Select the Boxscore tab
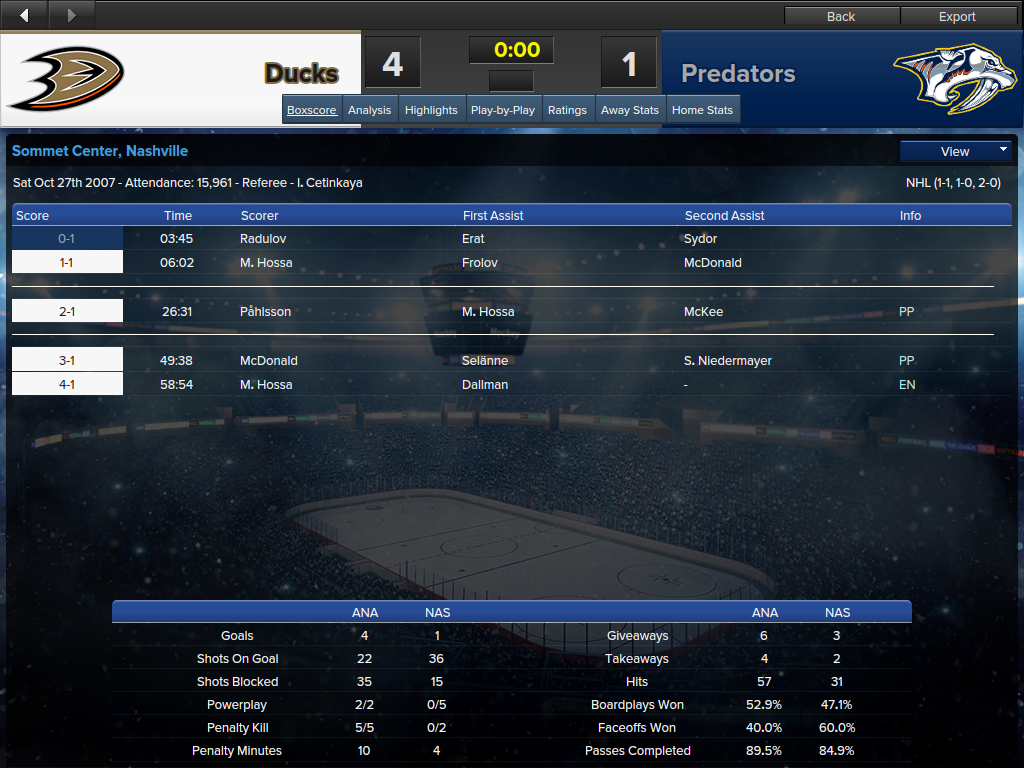 click(312, 110)
